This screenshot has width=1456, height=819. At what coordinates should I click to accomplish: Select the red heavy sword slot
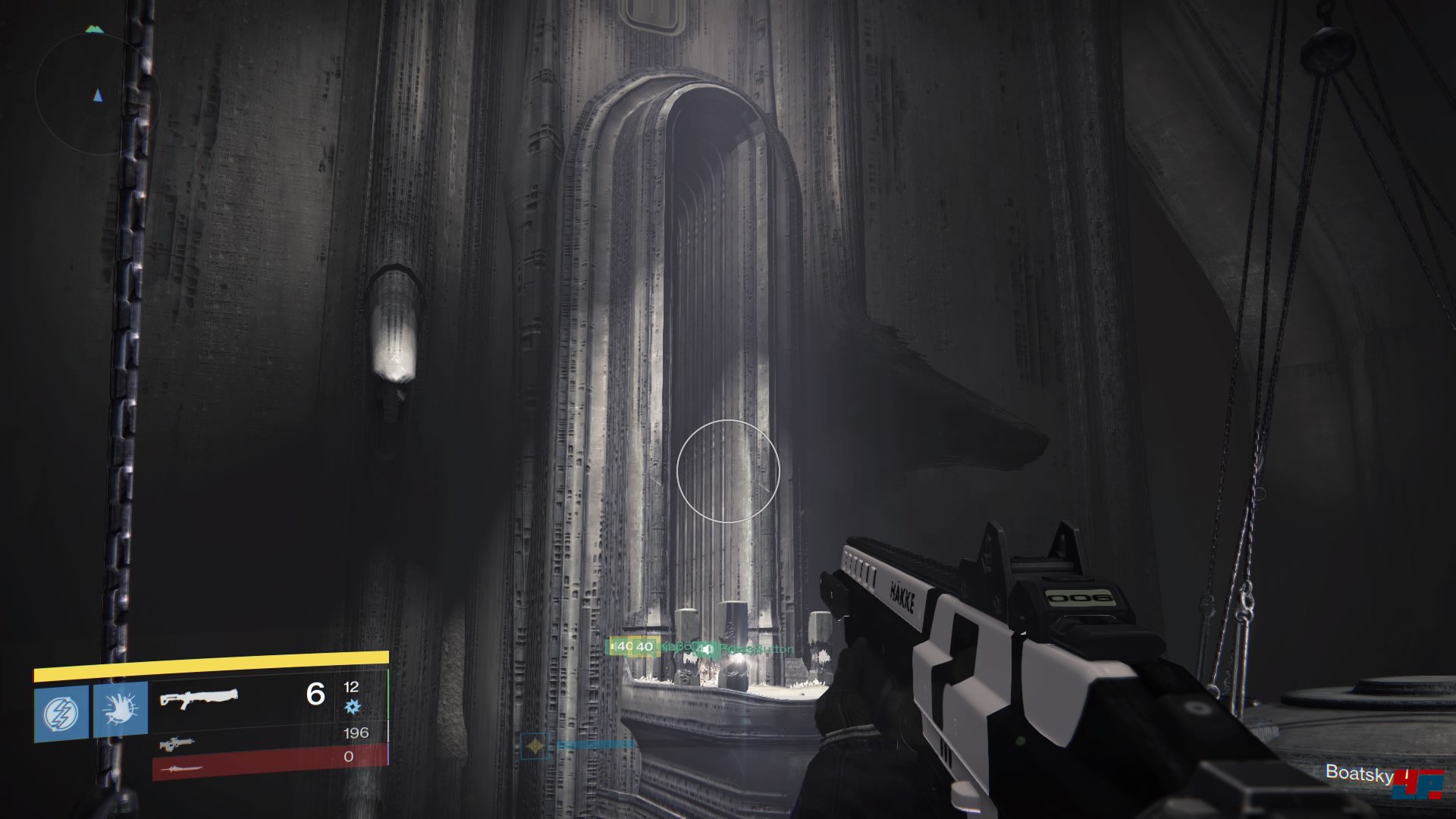point(179,768)
